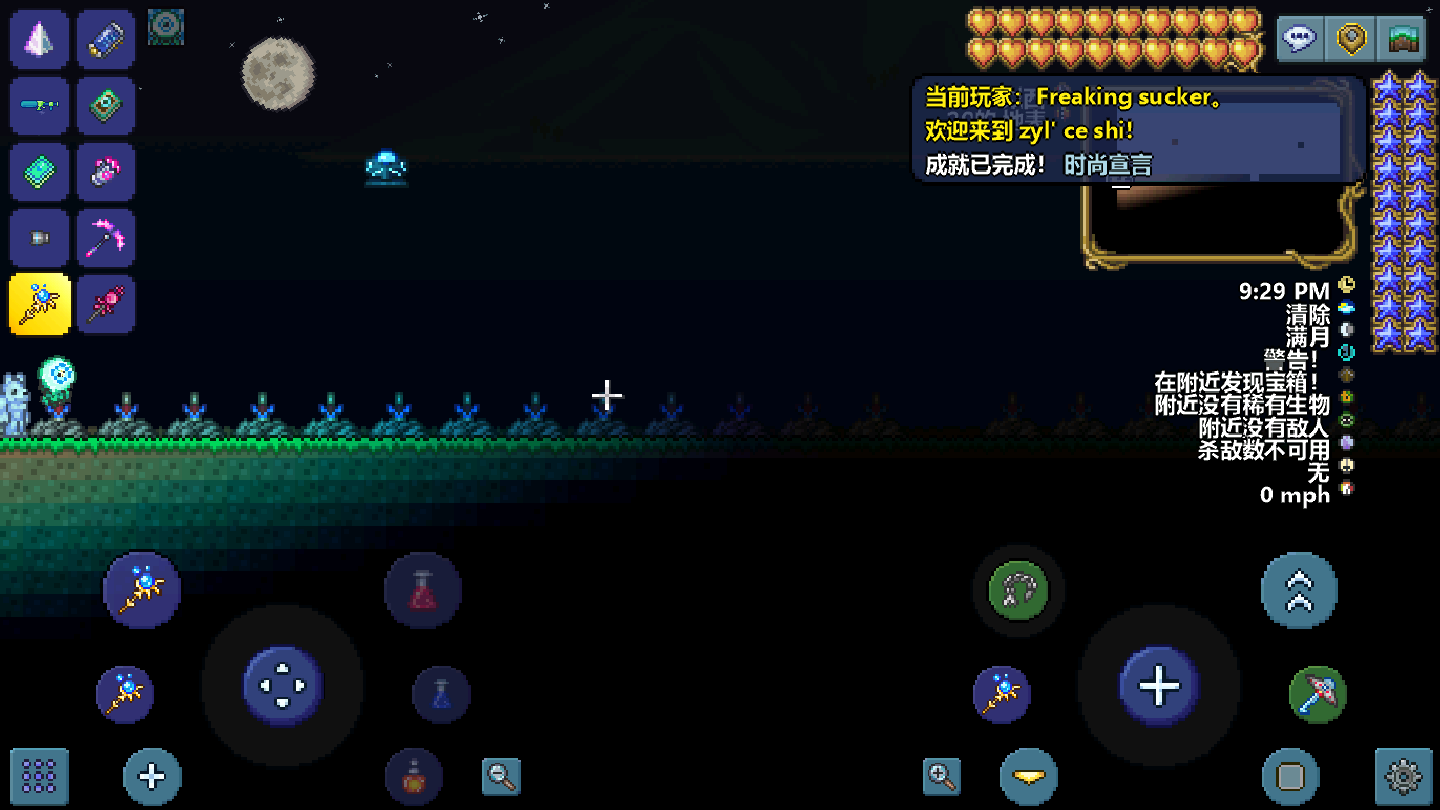The image size is (1440, 810).
Task: Open settings with the gear icon
Action: (1401, 775)
